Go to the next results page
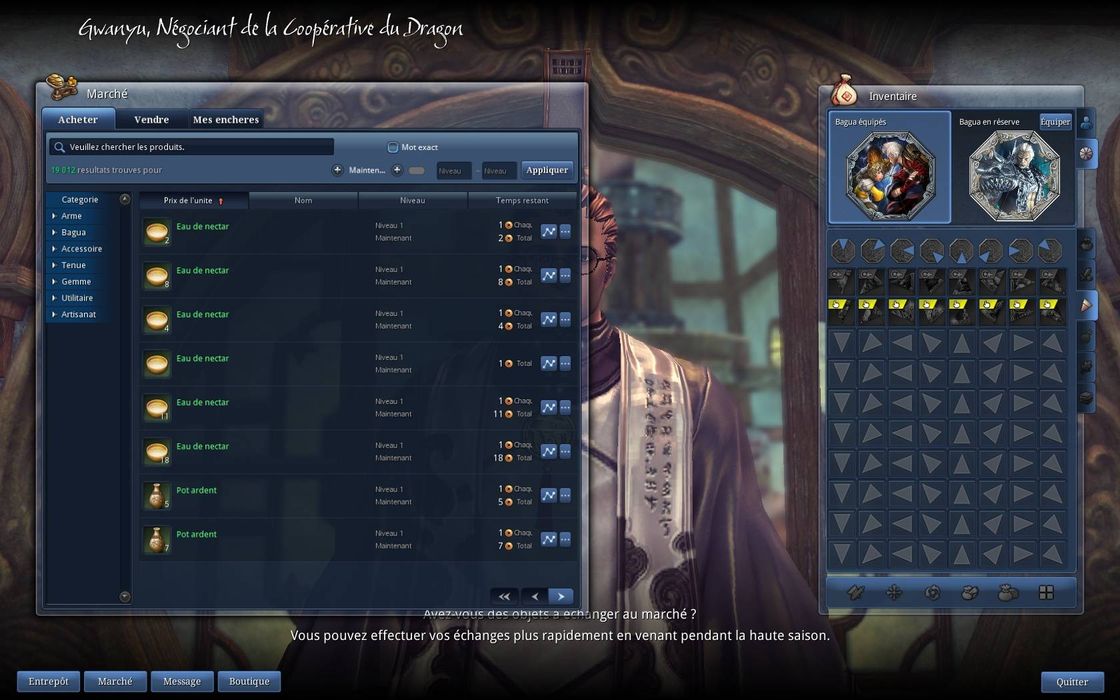 point(561,596)
